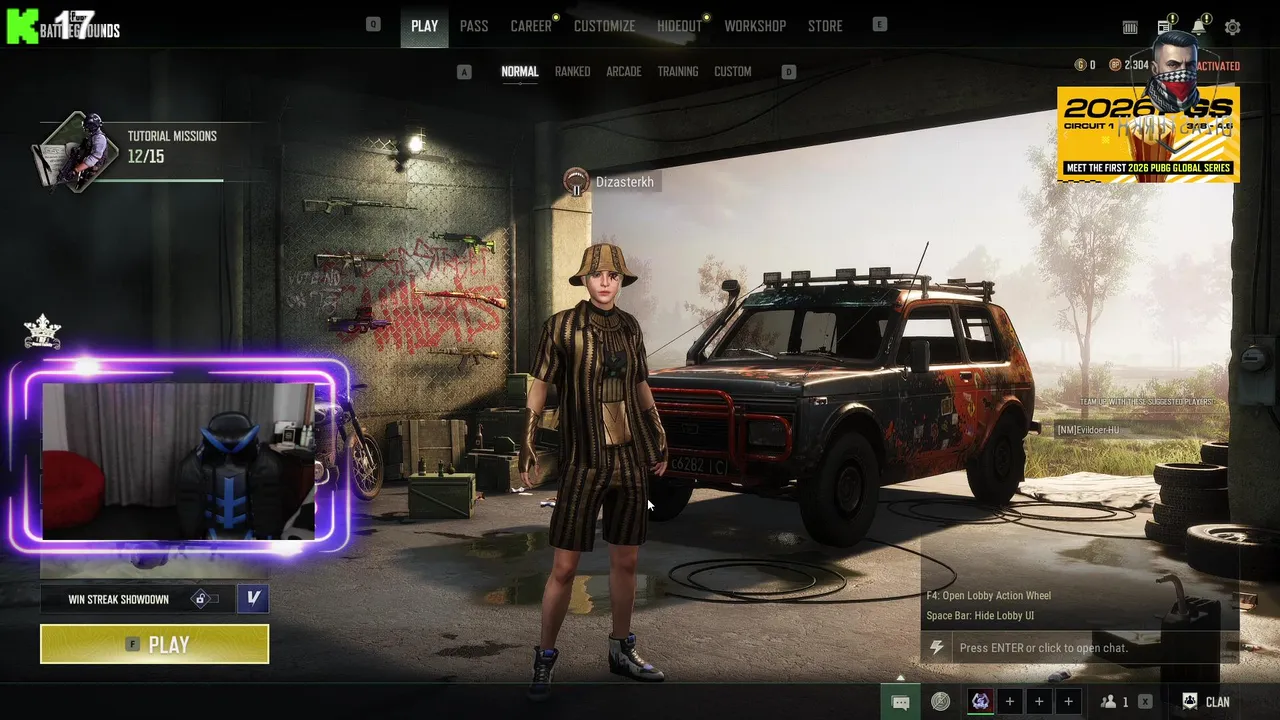
Task: Toggle the chat speech bubble button
Action: pyautogui.click(x=900, y=702)
